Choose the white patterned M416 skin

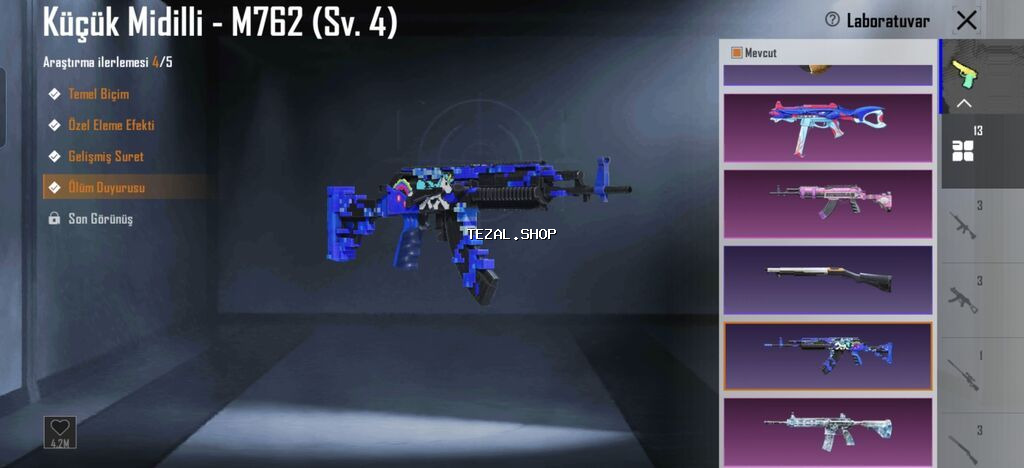827,430
